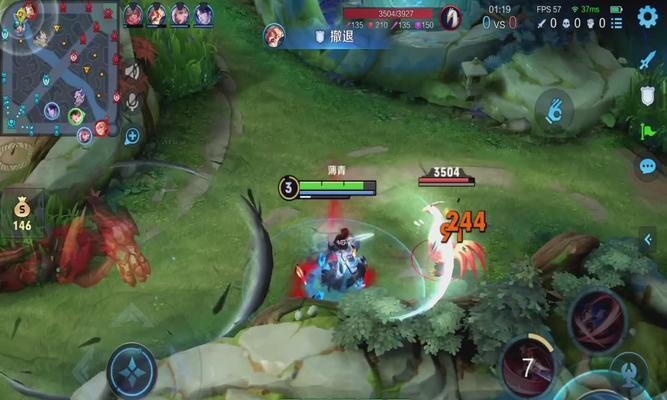Open the settings gear menu

click(x=647, y=16)
